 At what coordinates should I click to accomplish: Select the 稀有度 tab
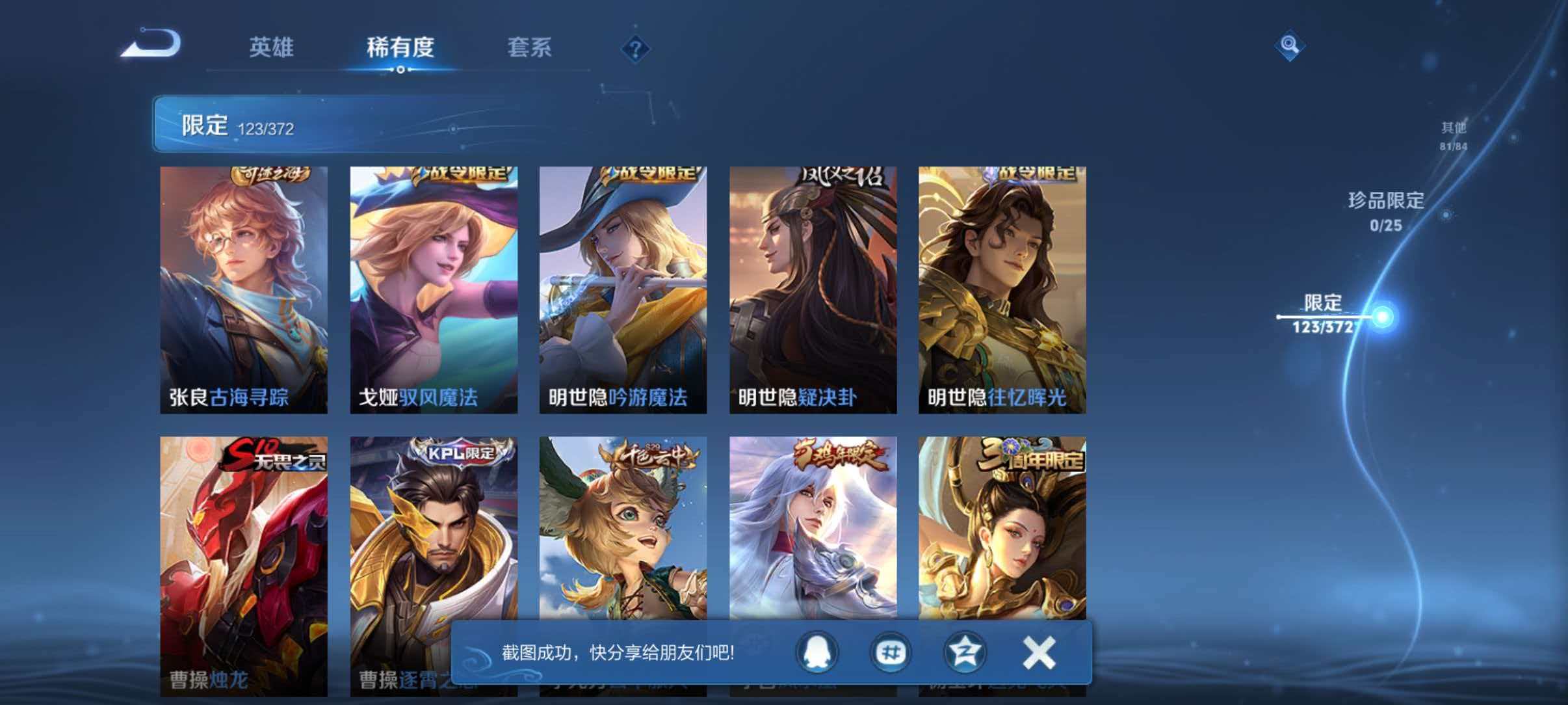coord(400,48)
